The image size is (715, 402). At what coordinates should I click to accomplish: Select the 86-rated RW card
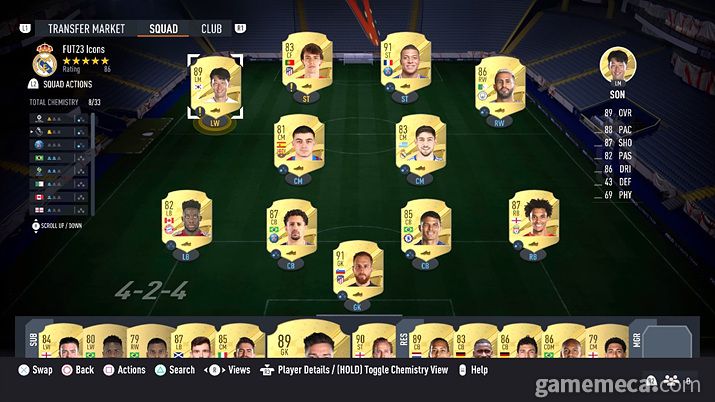(x=496, y=90)
